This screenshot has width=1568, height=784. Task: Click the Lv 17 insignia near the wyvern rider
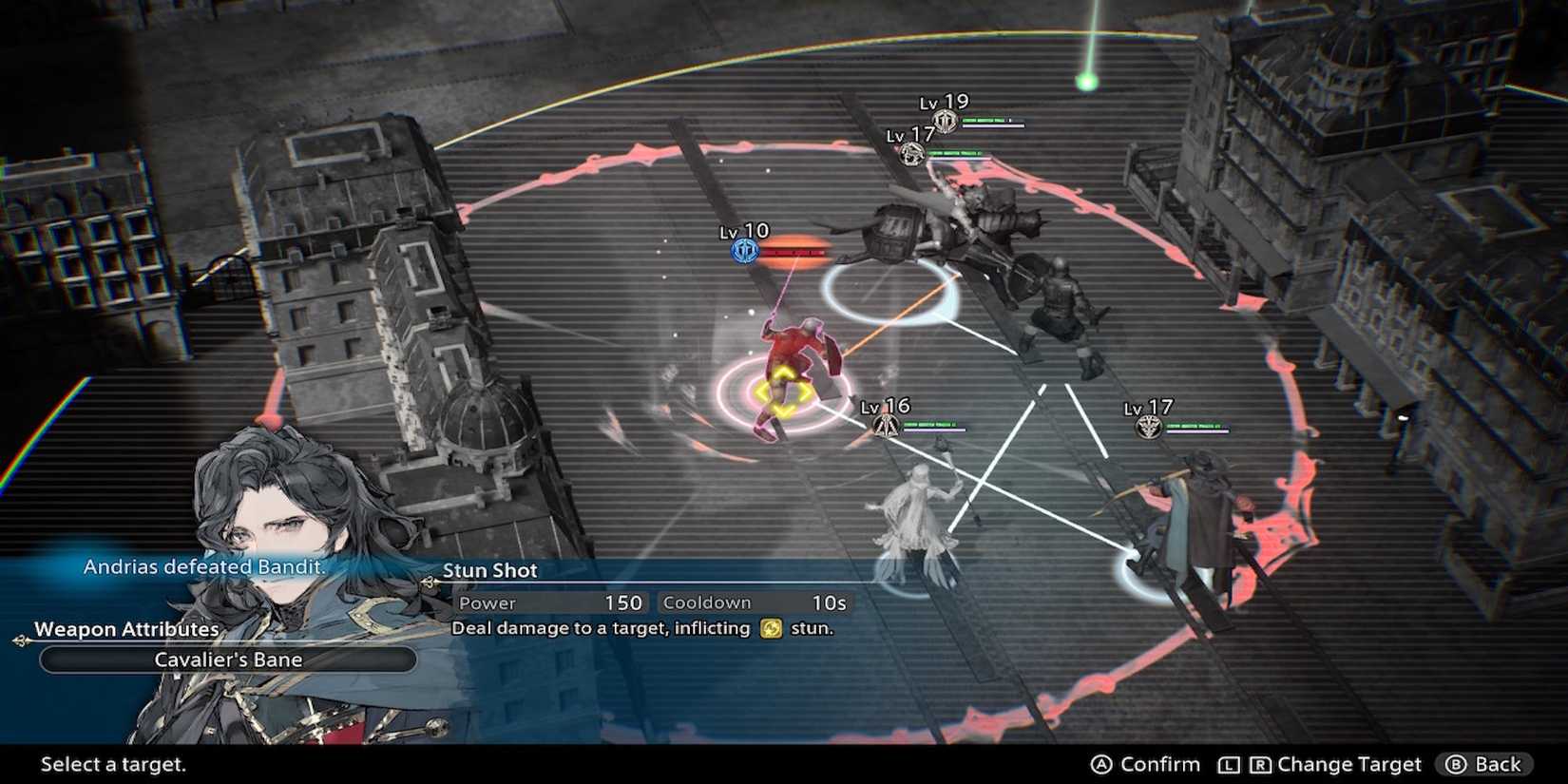pyautogui.click(x=910, y=154)
